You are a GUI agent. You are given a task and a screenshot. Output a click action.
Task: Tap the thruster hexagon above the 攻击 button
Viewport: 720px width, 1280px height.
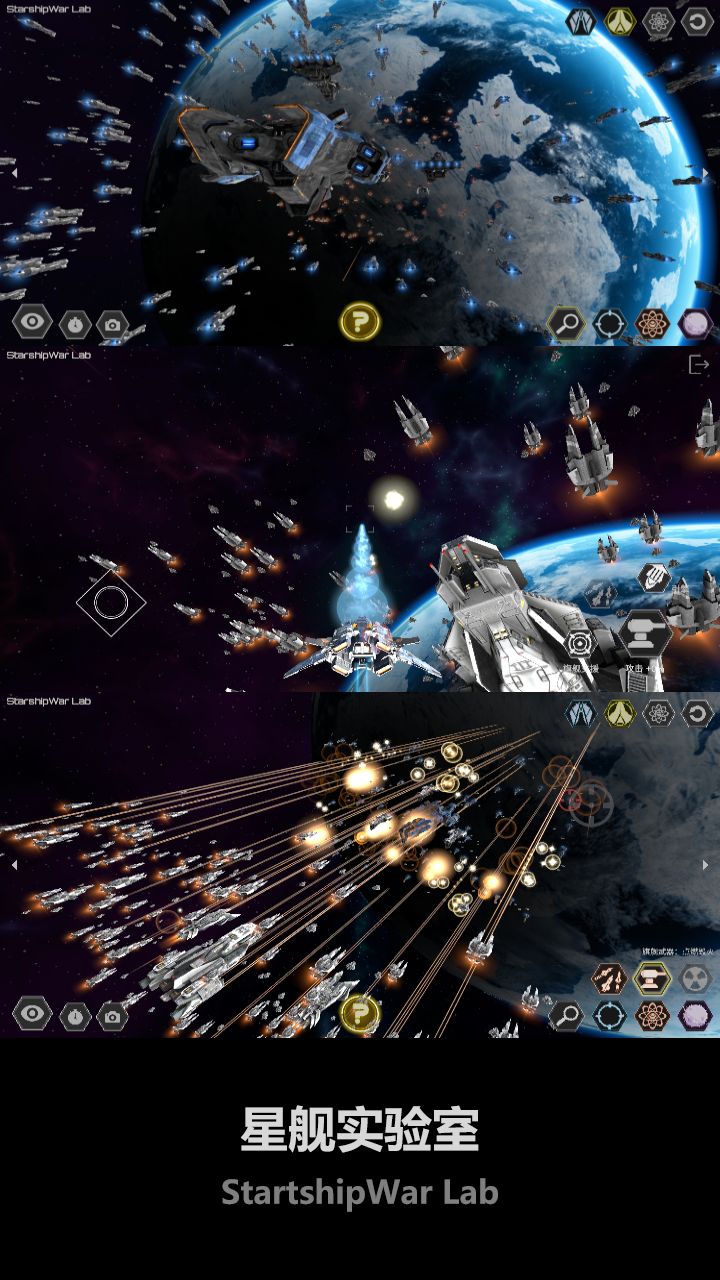(x=654, y=577)
